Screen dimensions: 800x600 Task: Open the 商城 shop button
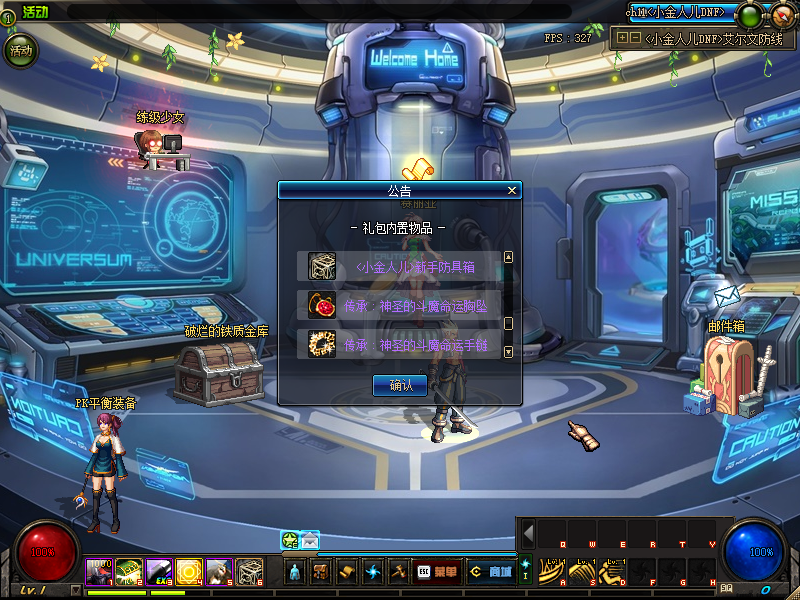pyautogui.click(x=493, y=572)
